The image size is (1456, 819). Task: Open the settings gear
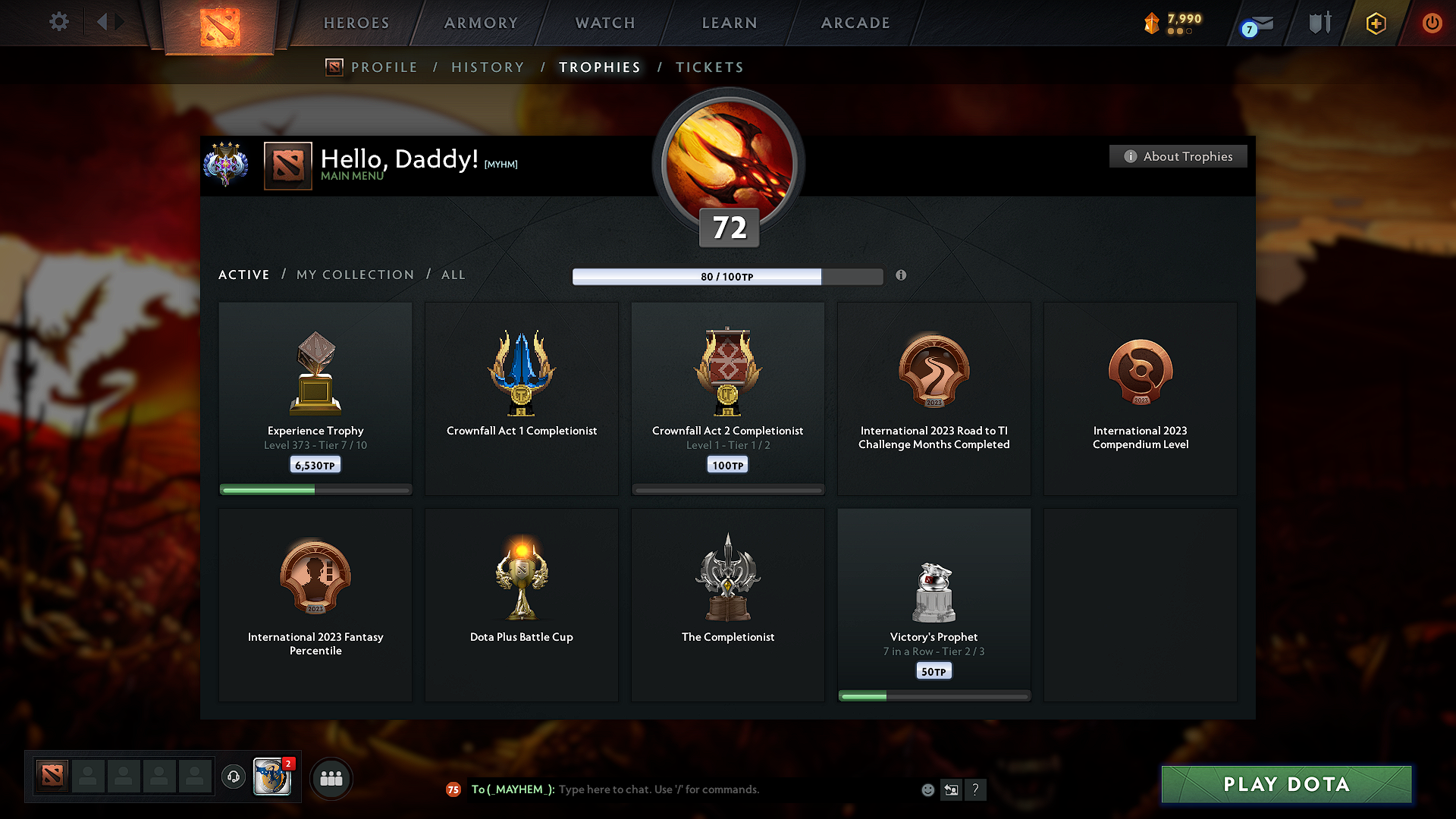58,22
